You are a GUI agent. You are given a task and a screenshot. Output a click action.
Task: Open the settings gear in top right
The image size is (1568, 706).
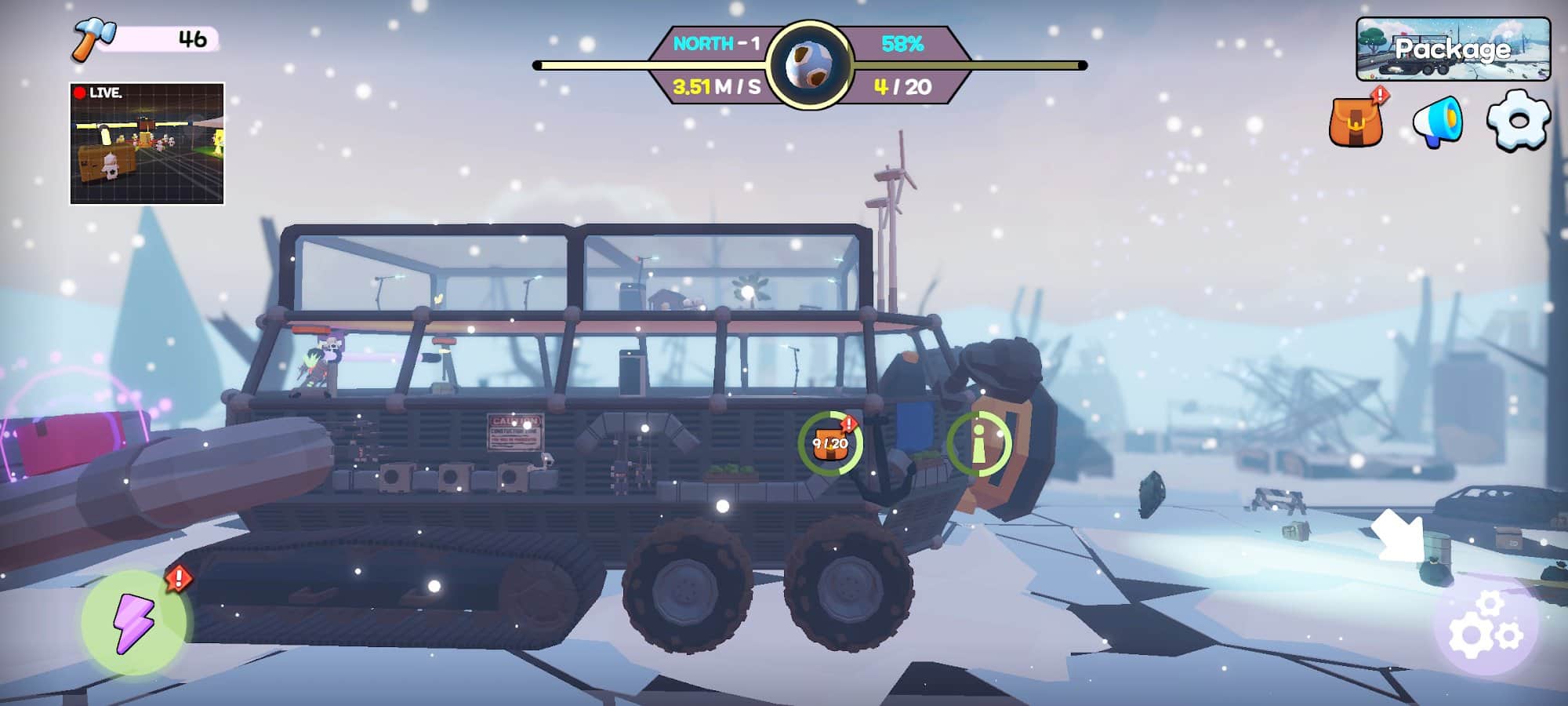(x=1519, y=121)
